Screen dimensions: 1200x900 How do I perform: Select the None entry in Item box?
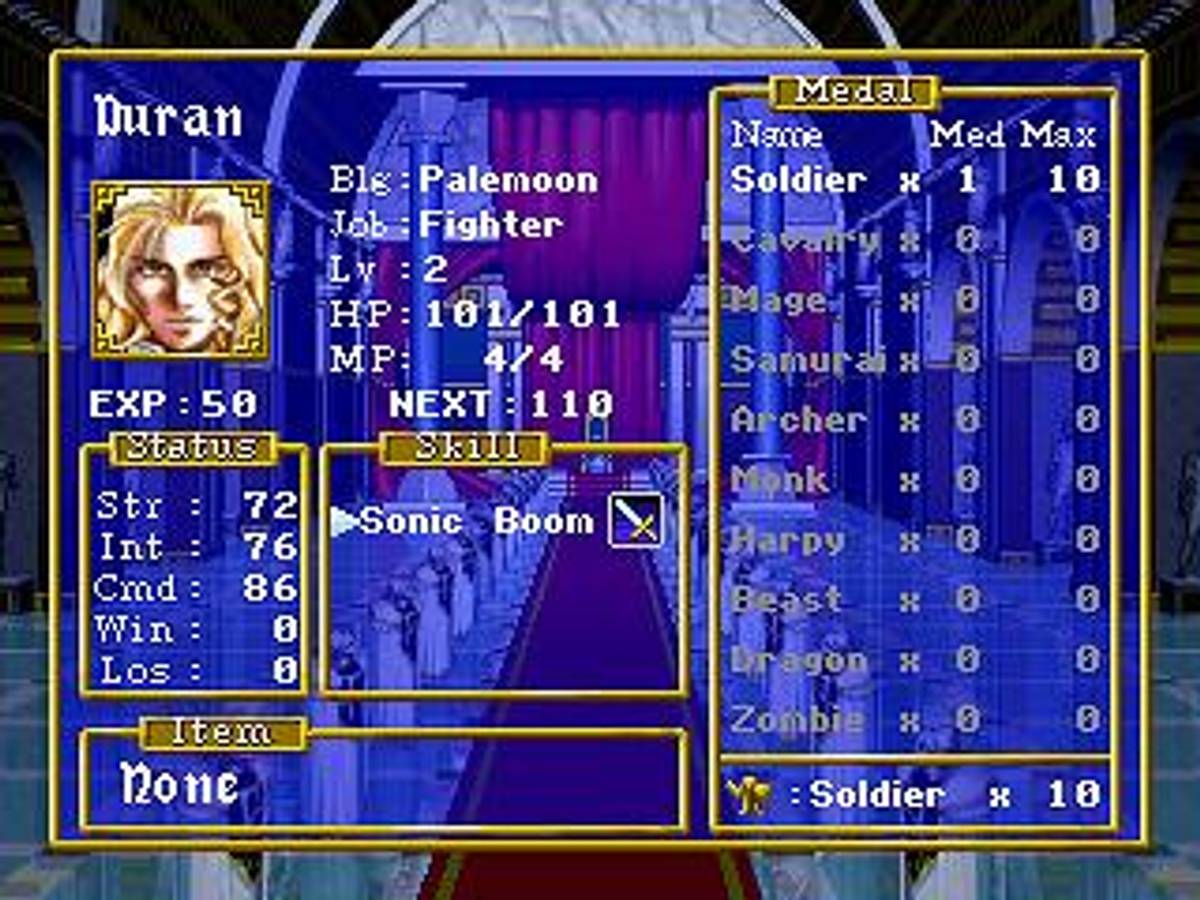coord(180,785)
